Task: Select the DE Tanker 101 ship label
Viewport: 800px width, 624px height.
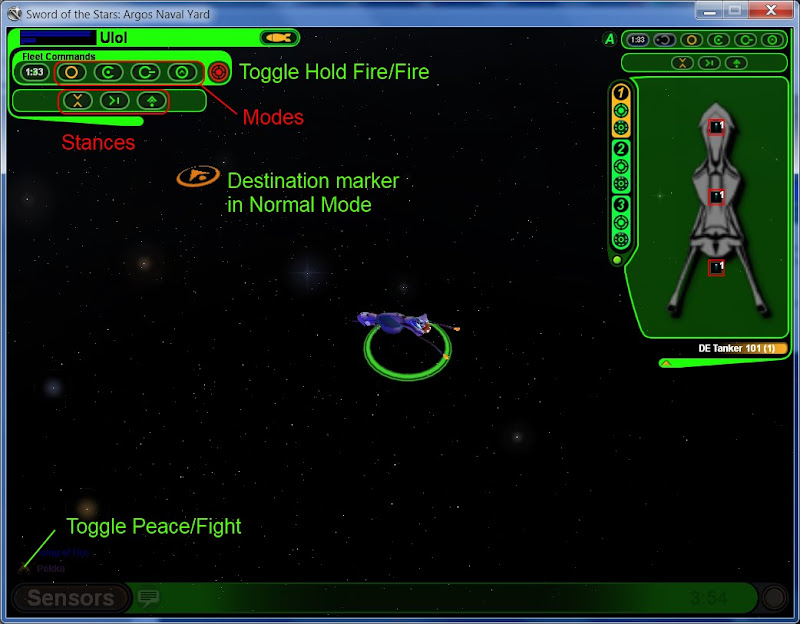Action: (742, 348)
